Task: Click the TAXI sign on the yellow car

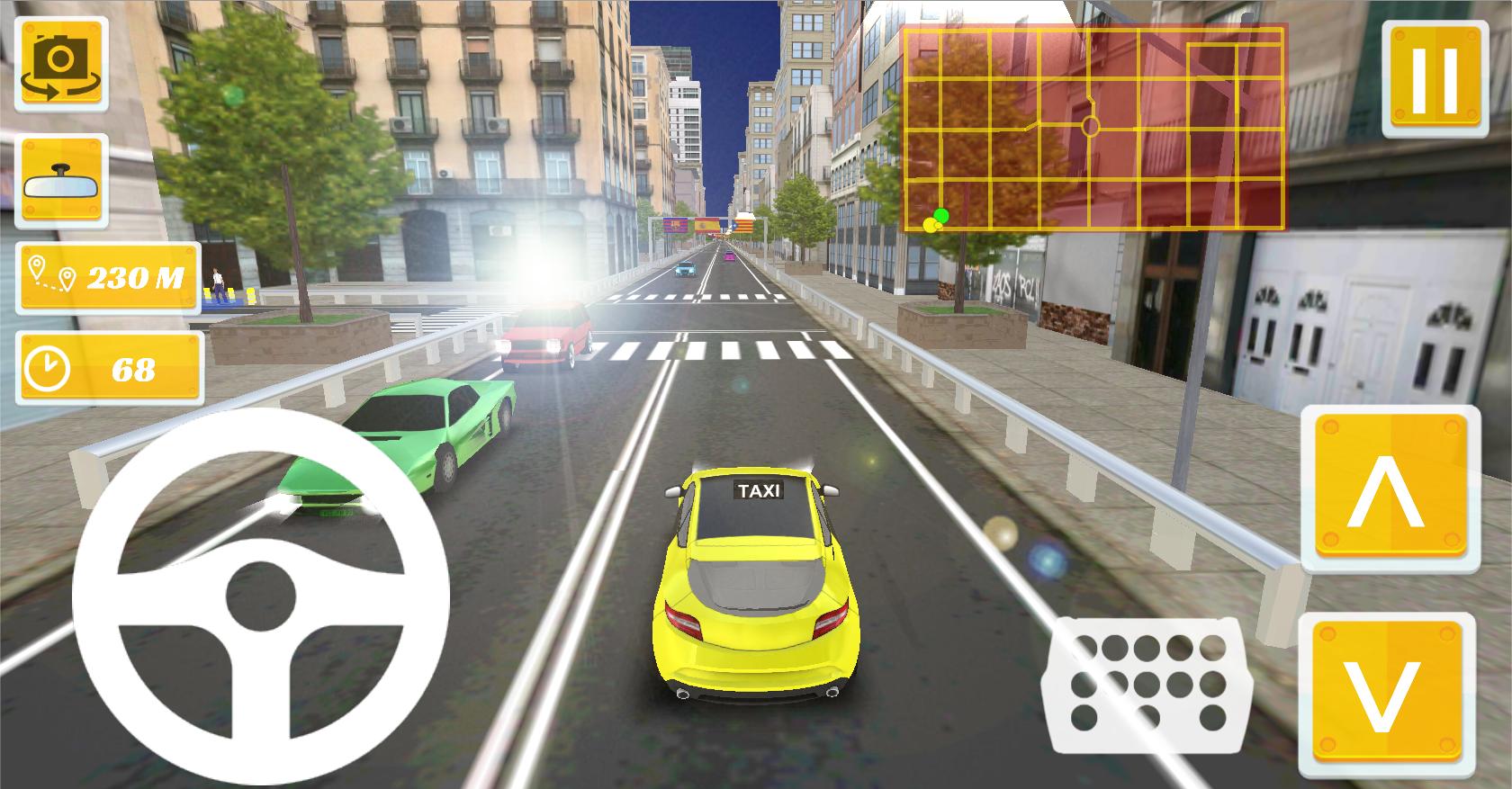Action: click(760, 489)
